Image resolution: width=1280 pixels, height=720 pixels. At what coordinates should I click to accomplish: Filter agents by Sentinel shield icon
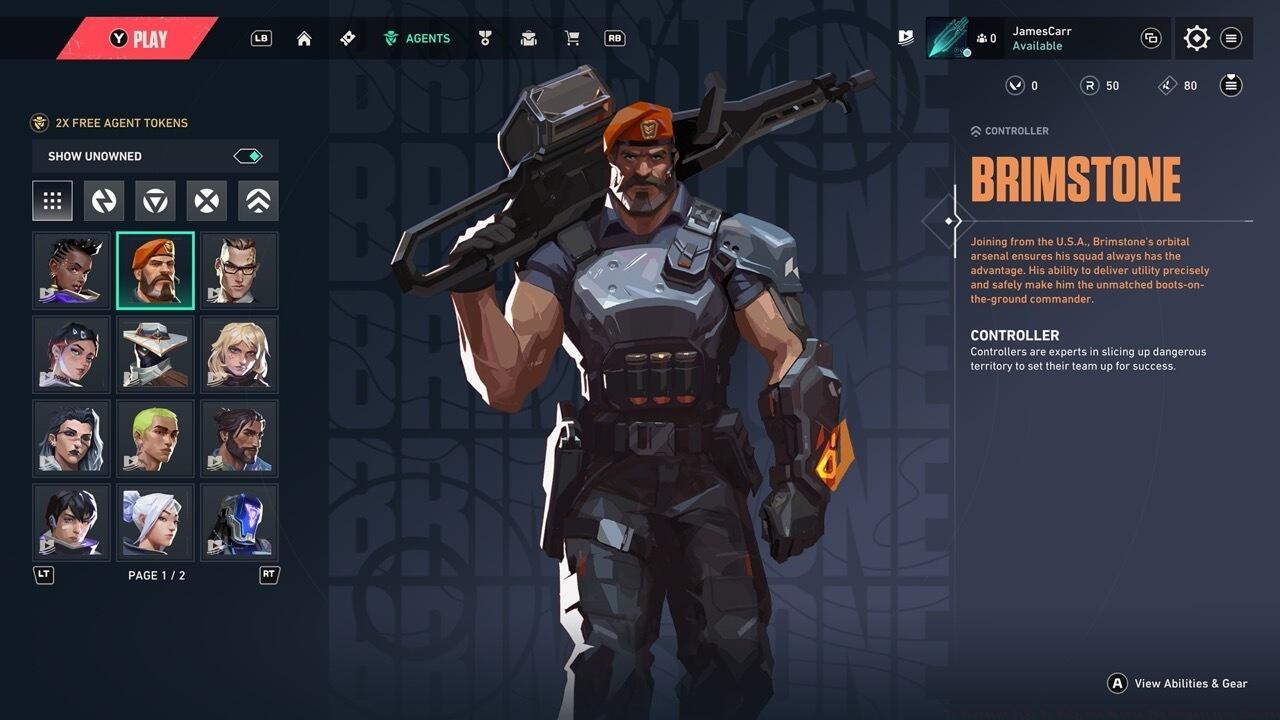tap(155, 201)
